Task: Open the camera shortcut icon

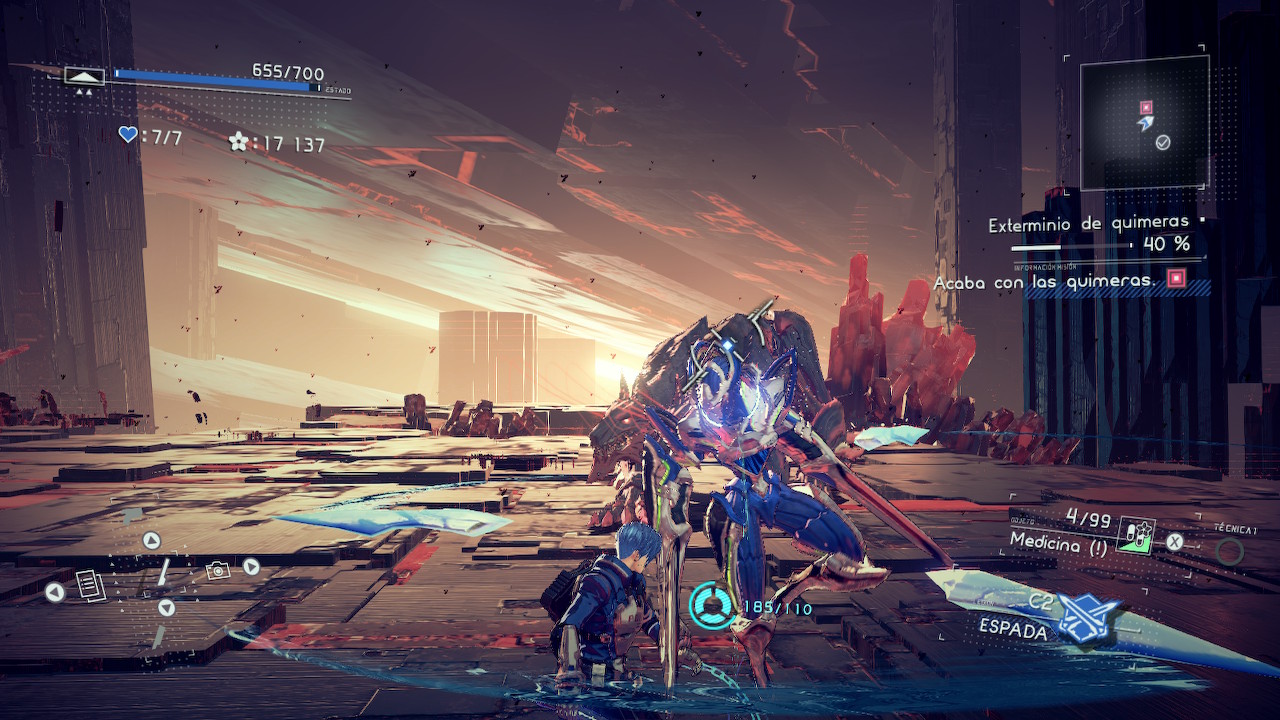Action: [217, 570]
